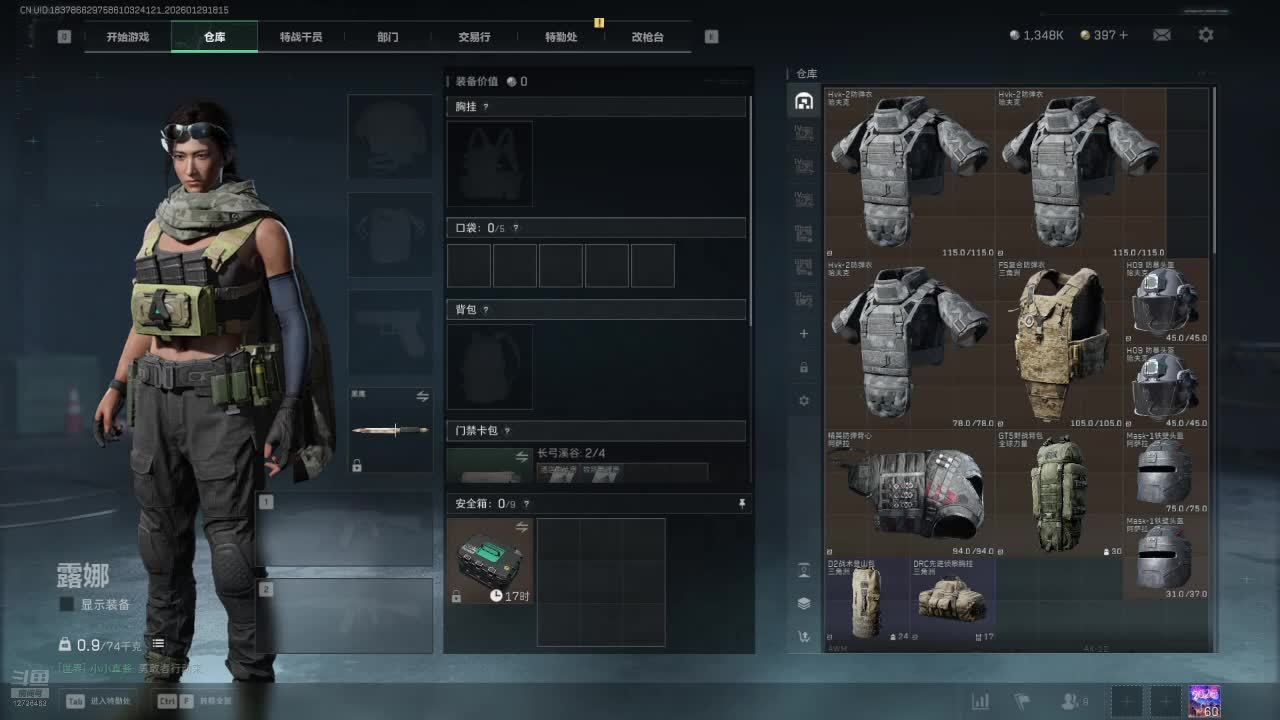
Task: Toggle the 显示装备 checkbox
Action: 67,604
